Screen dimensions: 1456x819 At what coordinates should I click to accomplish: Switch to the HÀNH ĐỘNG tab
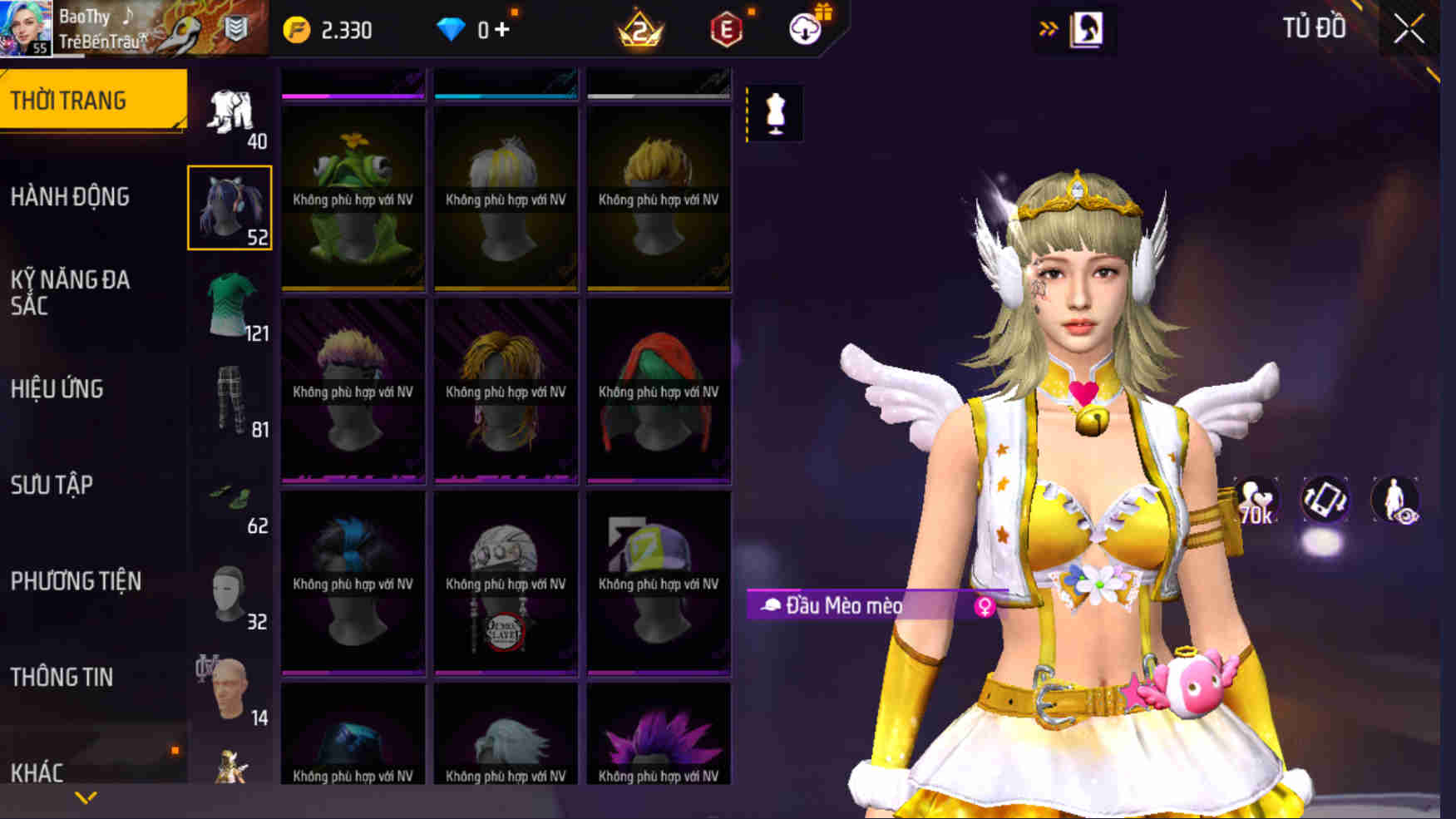(72, 196)
